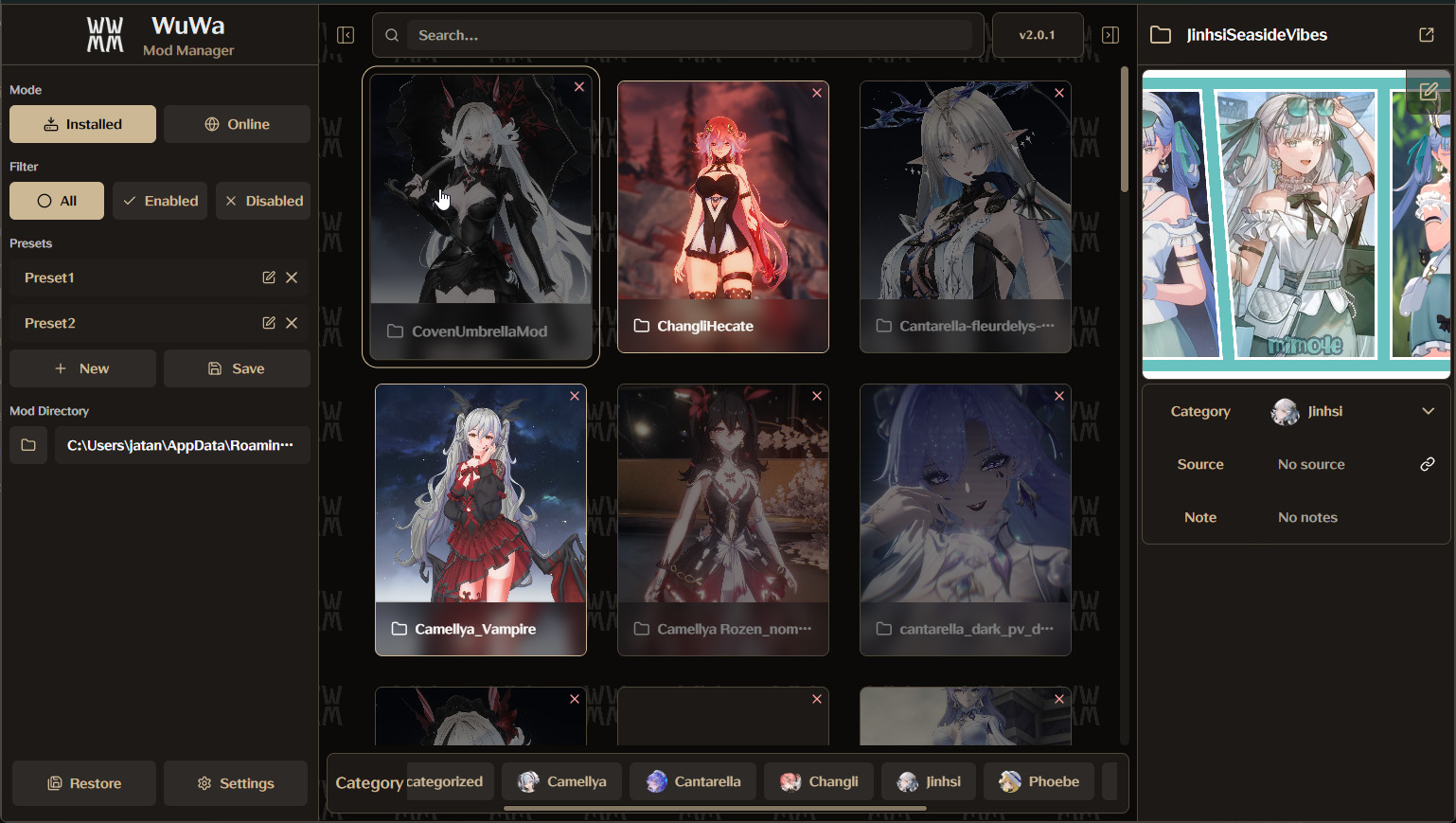Edit Preset1 using its pencil icon
The image size is (1456, 823).
pos(268,277)
